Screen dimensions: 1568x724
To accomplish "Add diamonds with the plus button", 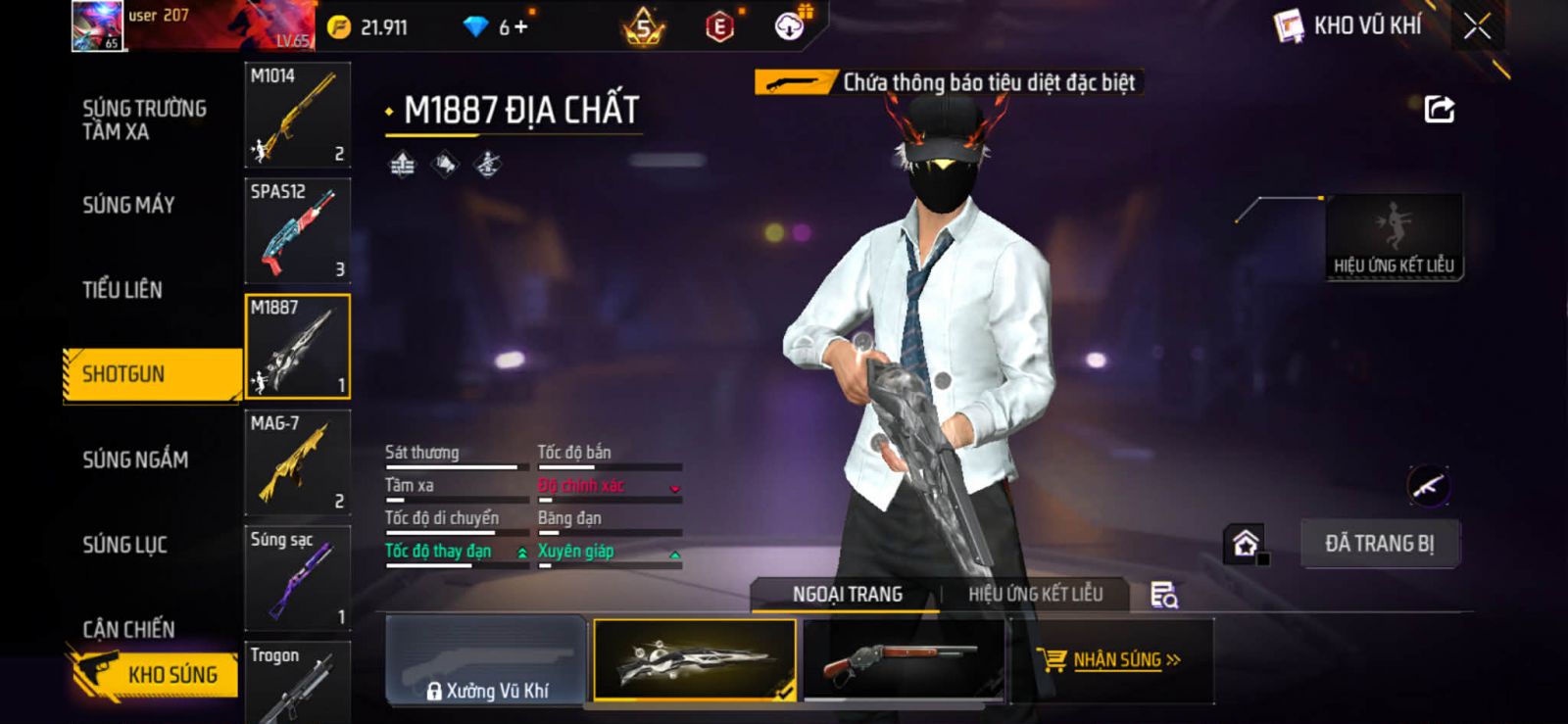I will point(520,27).
